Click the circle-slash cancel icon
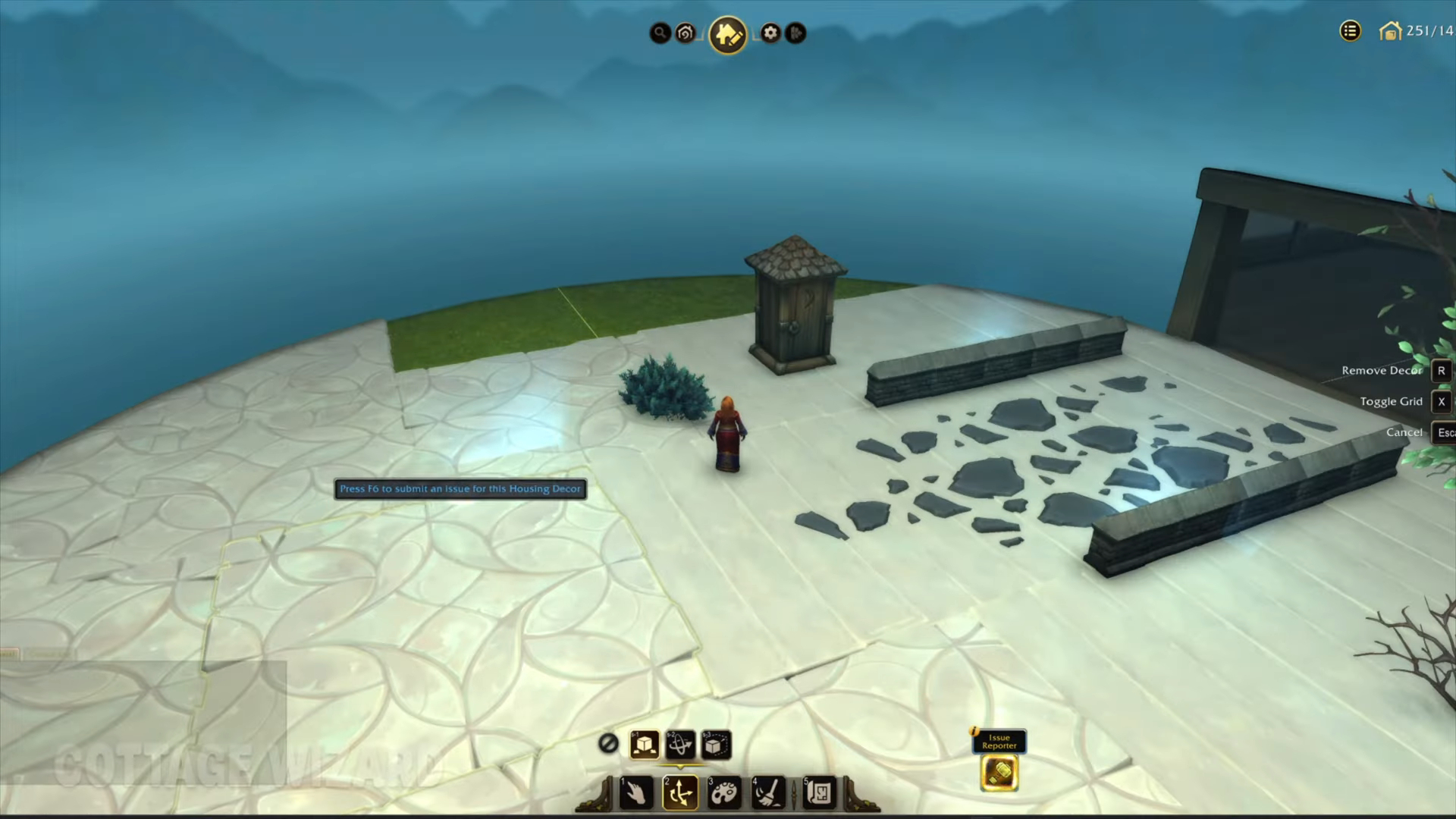 (608, 744)
